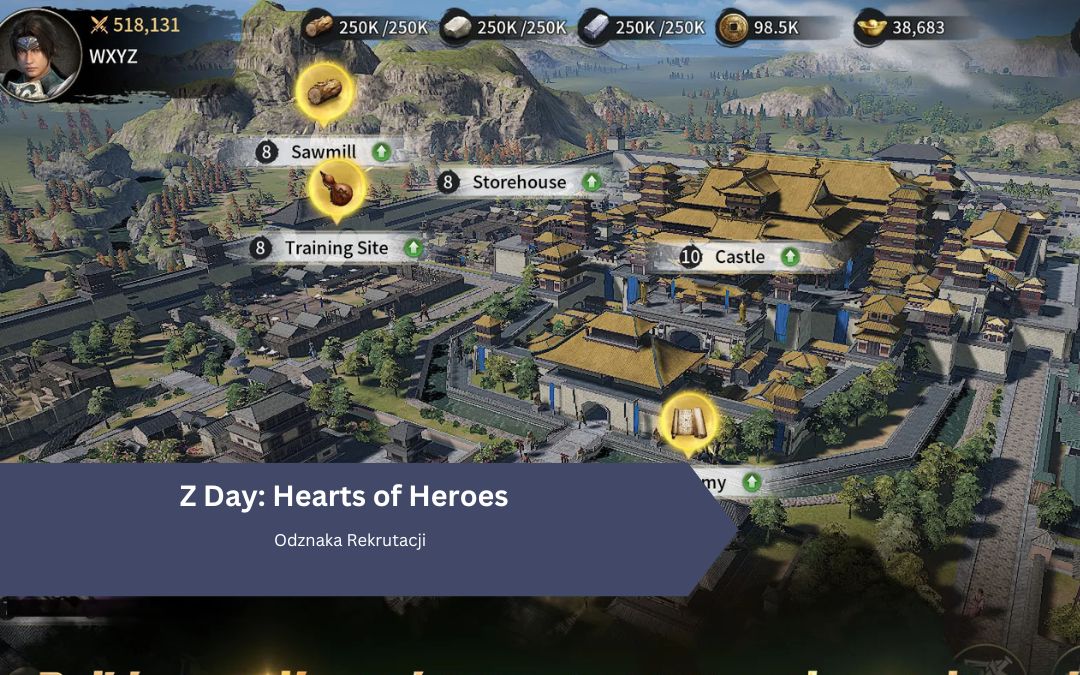Hit the Training Site upgrade arrow

[413, 247]
